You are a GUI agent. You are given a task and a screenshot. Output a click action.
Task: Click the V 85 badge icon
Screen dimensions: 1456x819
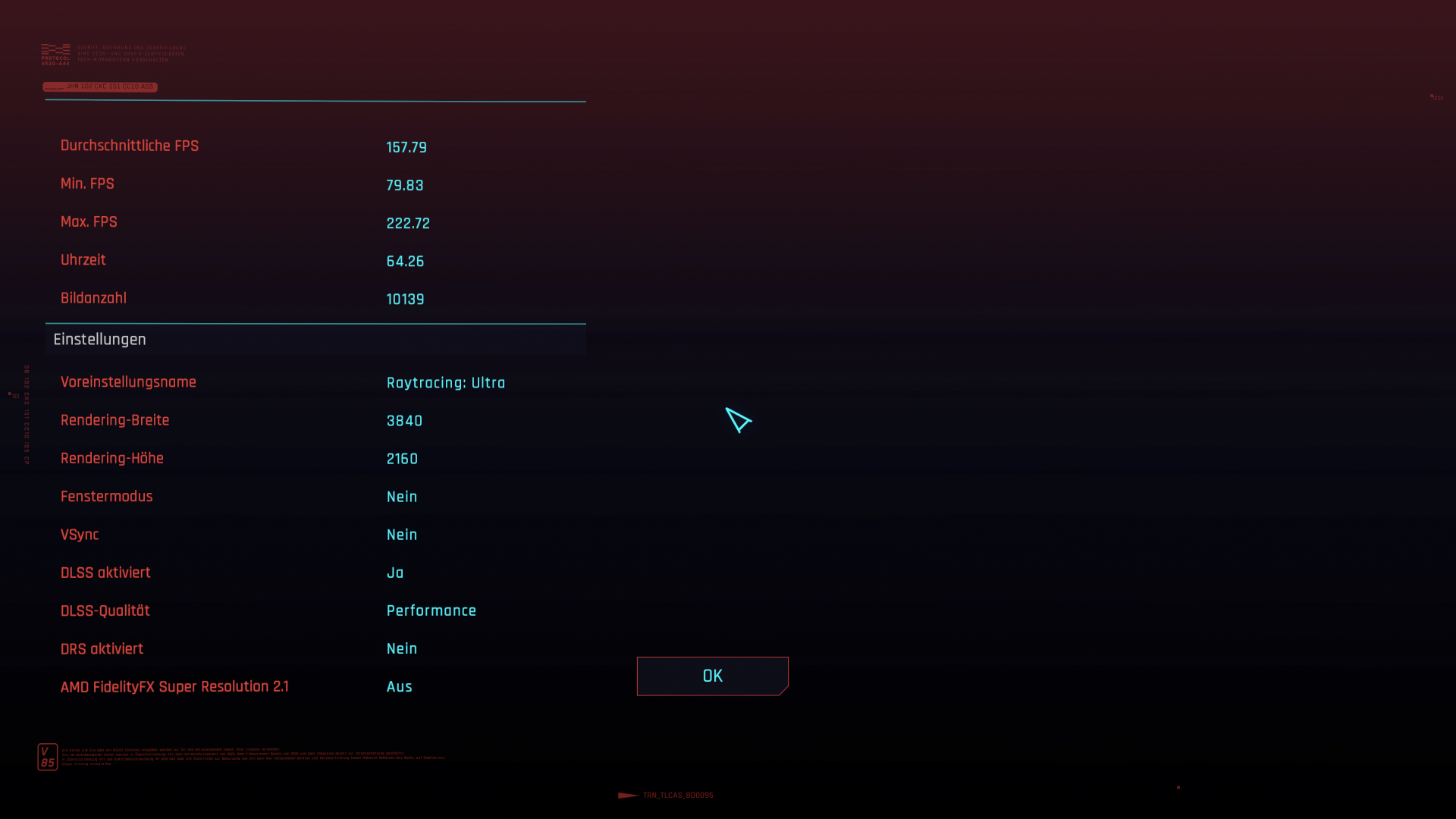pyautogui.click(x=48, y=756)
